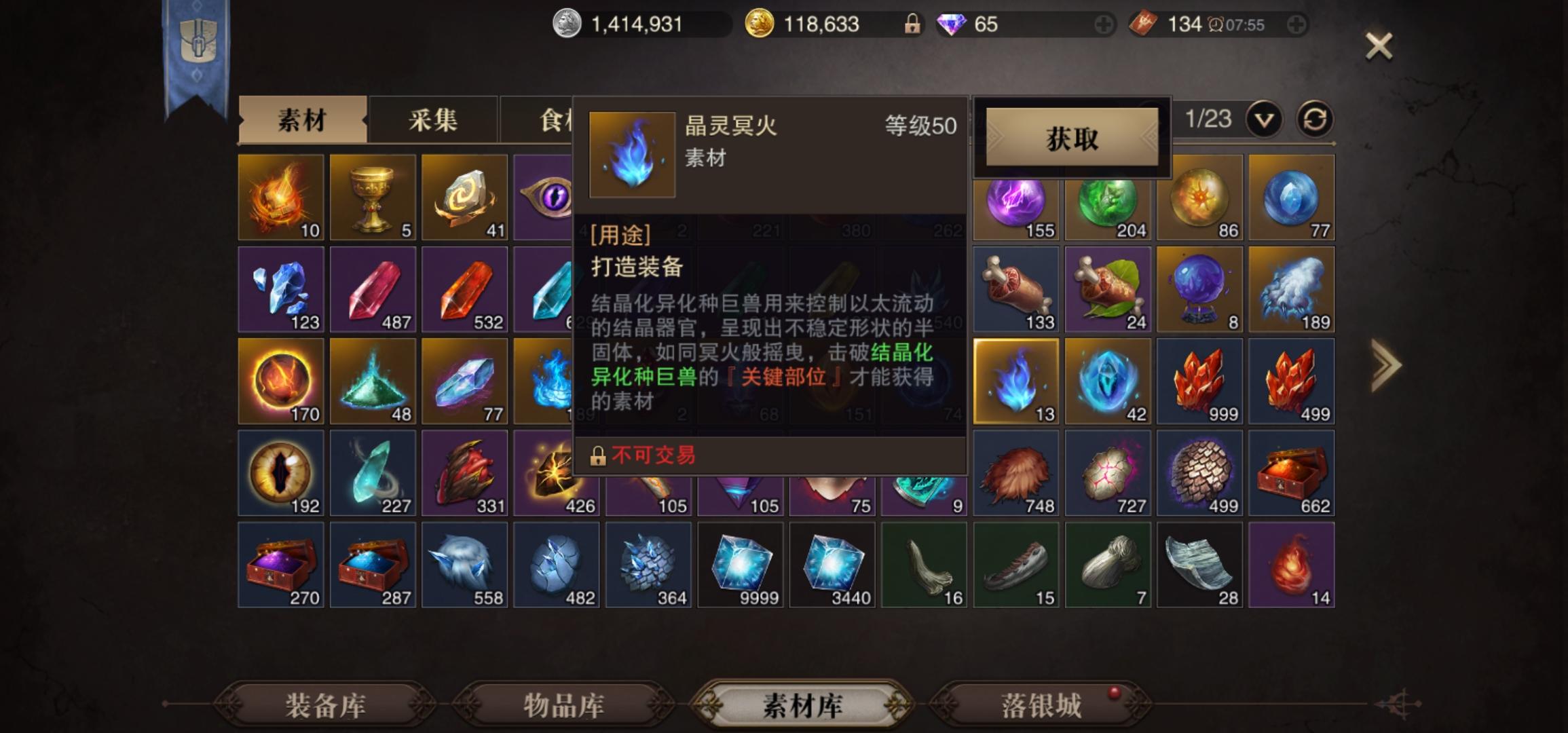The image size is (1568, 733).
Task: Select the ice cube material stacked at 9999
Action: [x=740, y=565]
